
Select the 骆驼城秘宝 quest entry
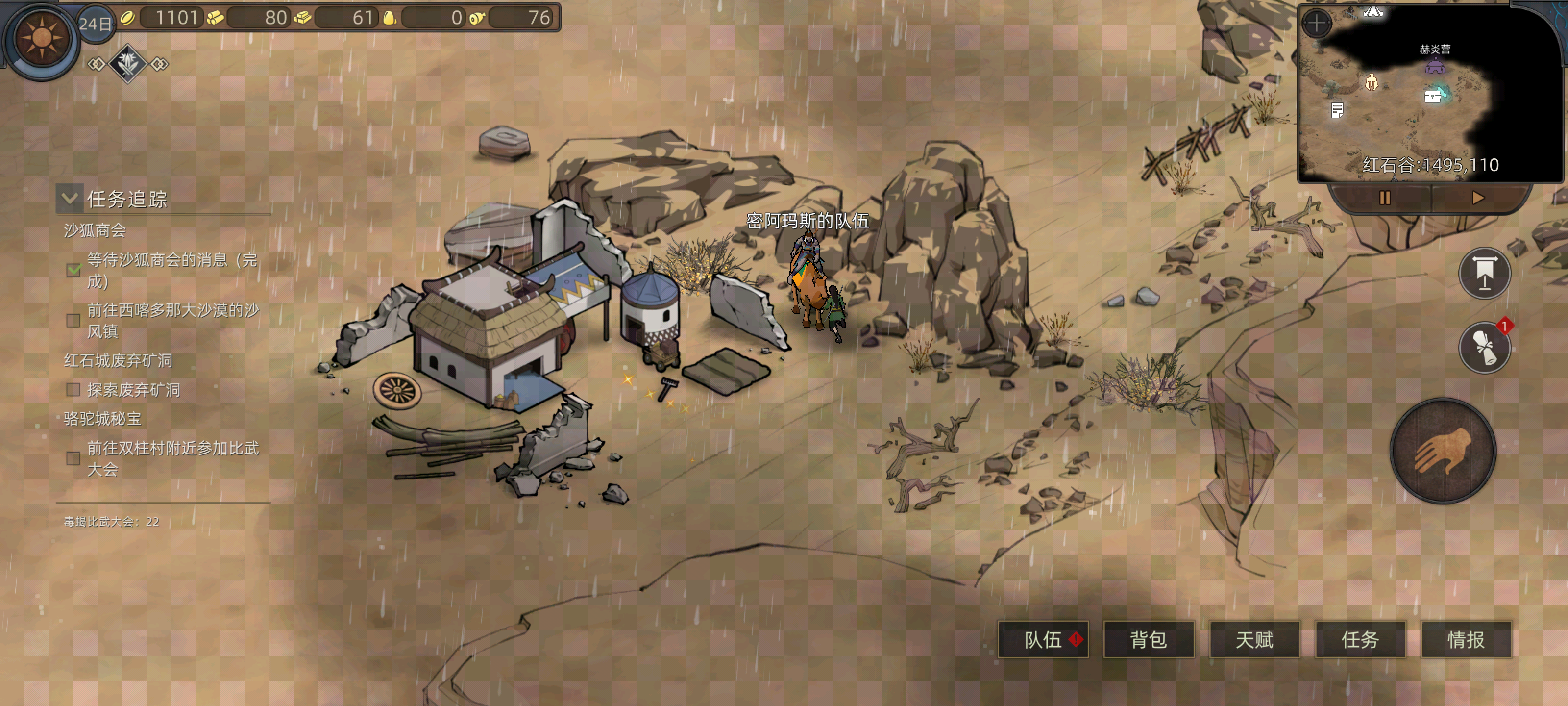[102, 419]
